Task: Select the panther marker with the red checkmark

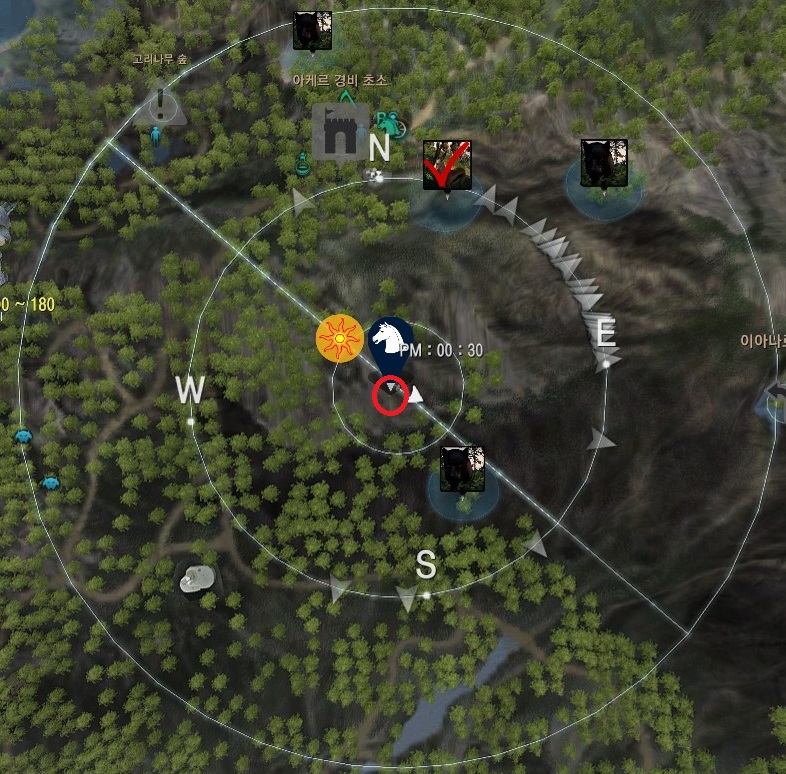Action: pyautogui.click(x=446, y=164)
